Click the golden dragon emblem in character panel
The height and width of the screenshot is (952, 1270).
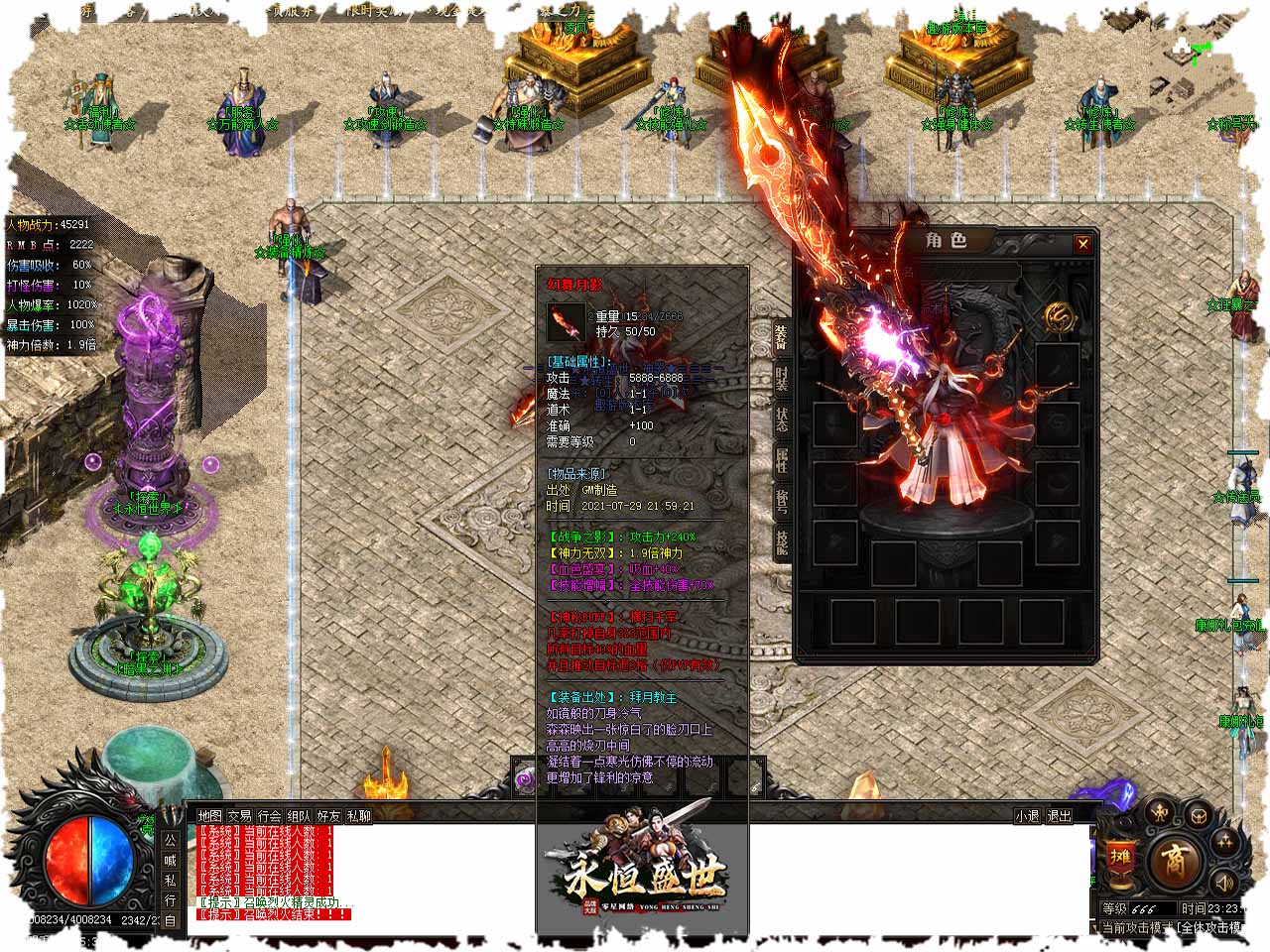1059,317
